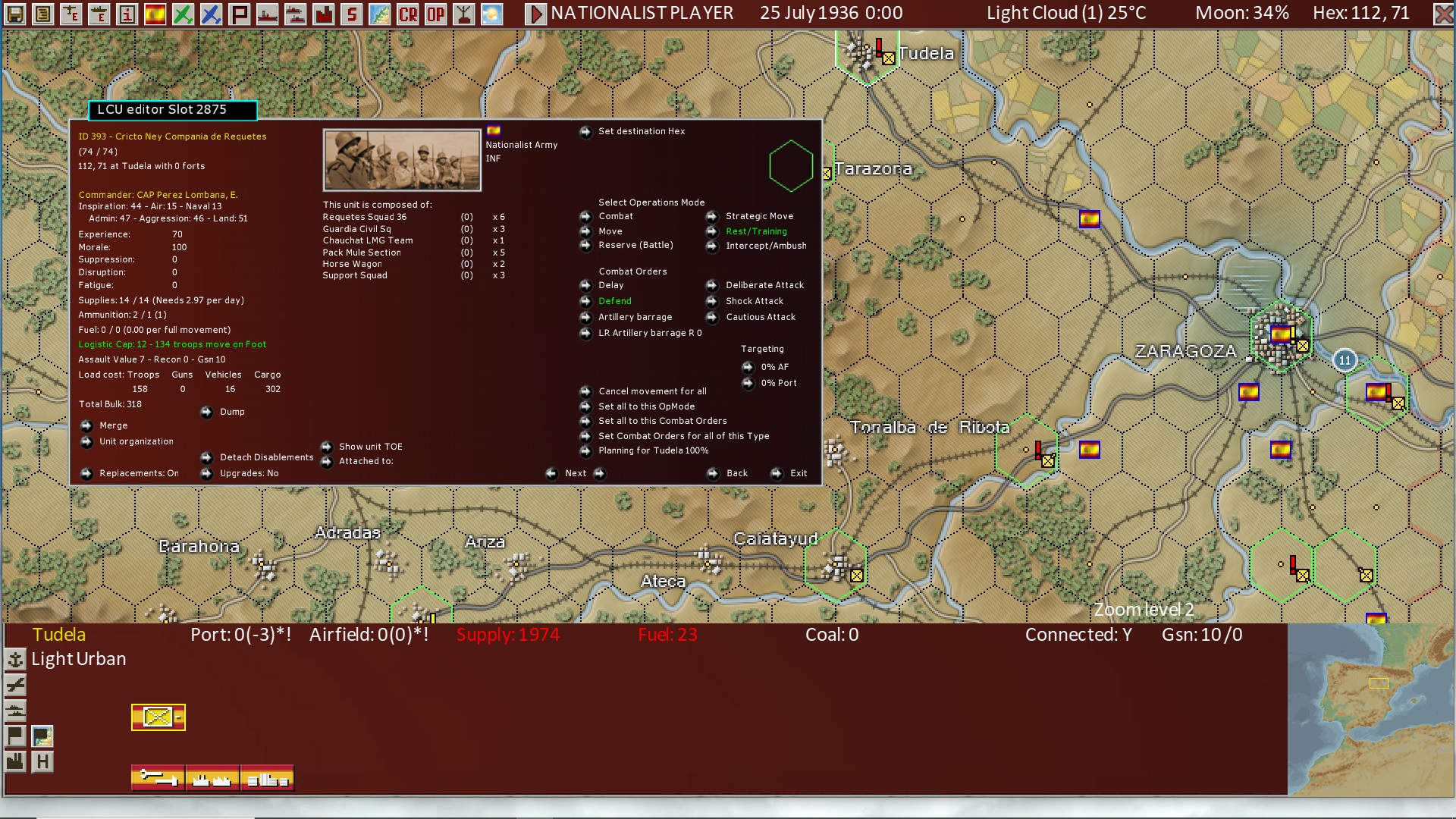
Task: Select the Spanish flag toolbar icon
Action: [154, 13]
